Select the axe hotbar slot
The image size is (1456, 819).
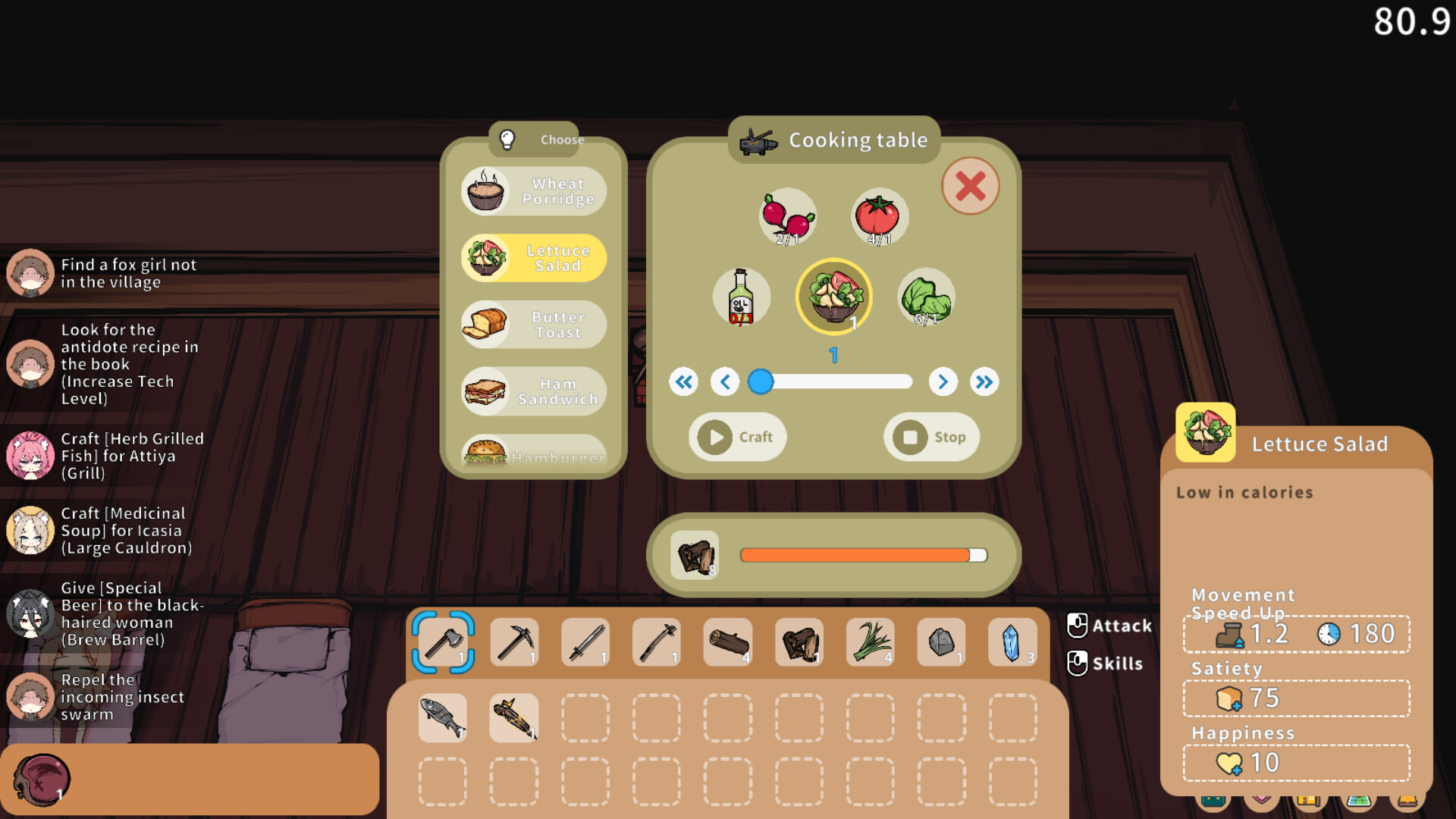(x=444, y=642)
